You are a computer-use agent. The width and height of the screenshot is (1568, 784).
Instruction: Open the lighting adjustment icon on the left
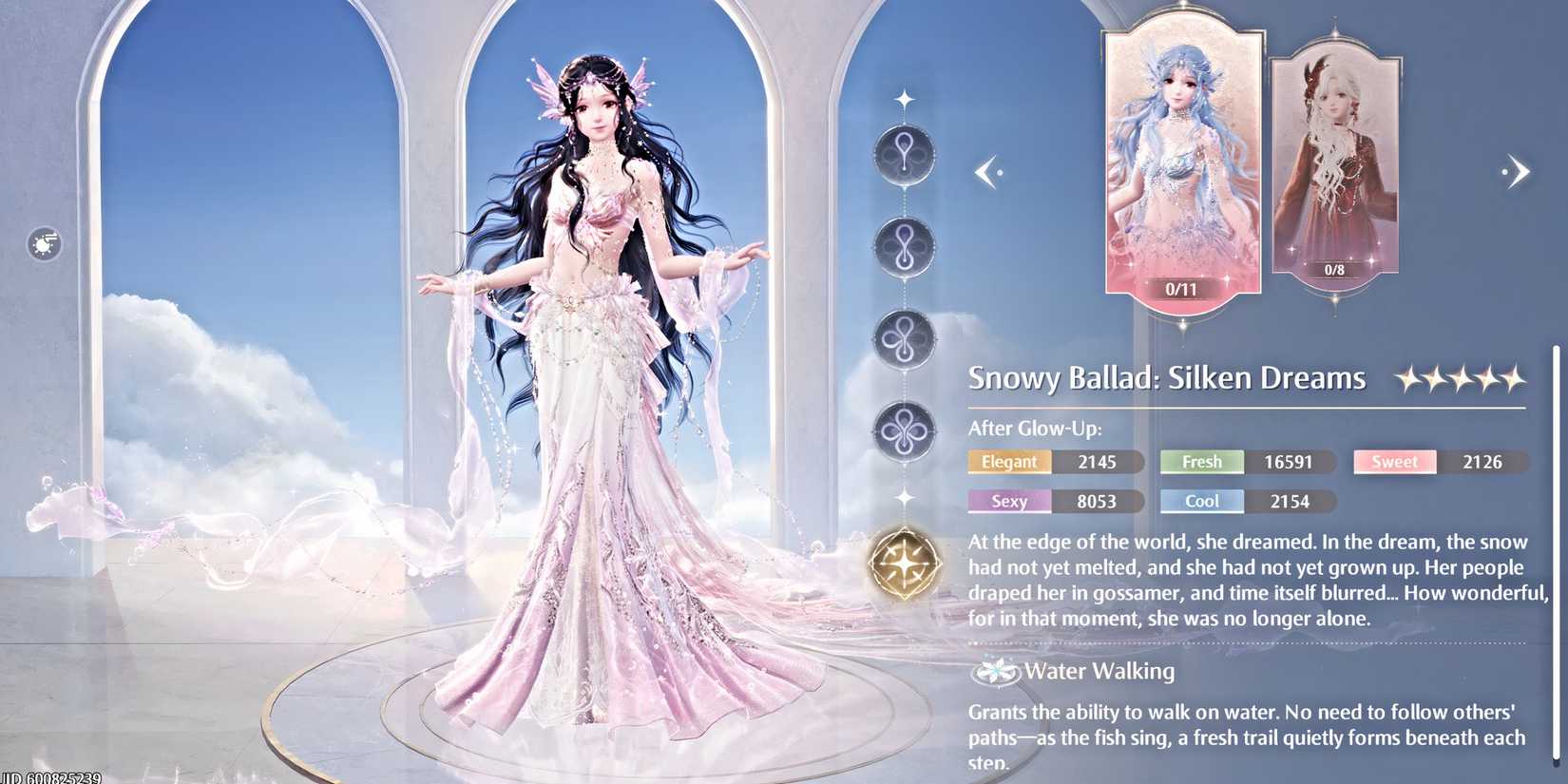[x=42, y=245]
